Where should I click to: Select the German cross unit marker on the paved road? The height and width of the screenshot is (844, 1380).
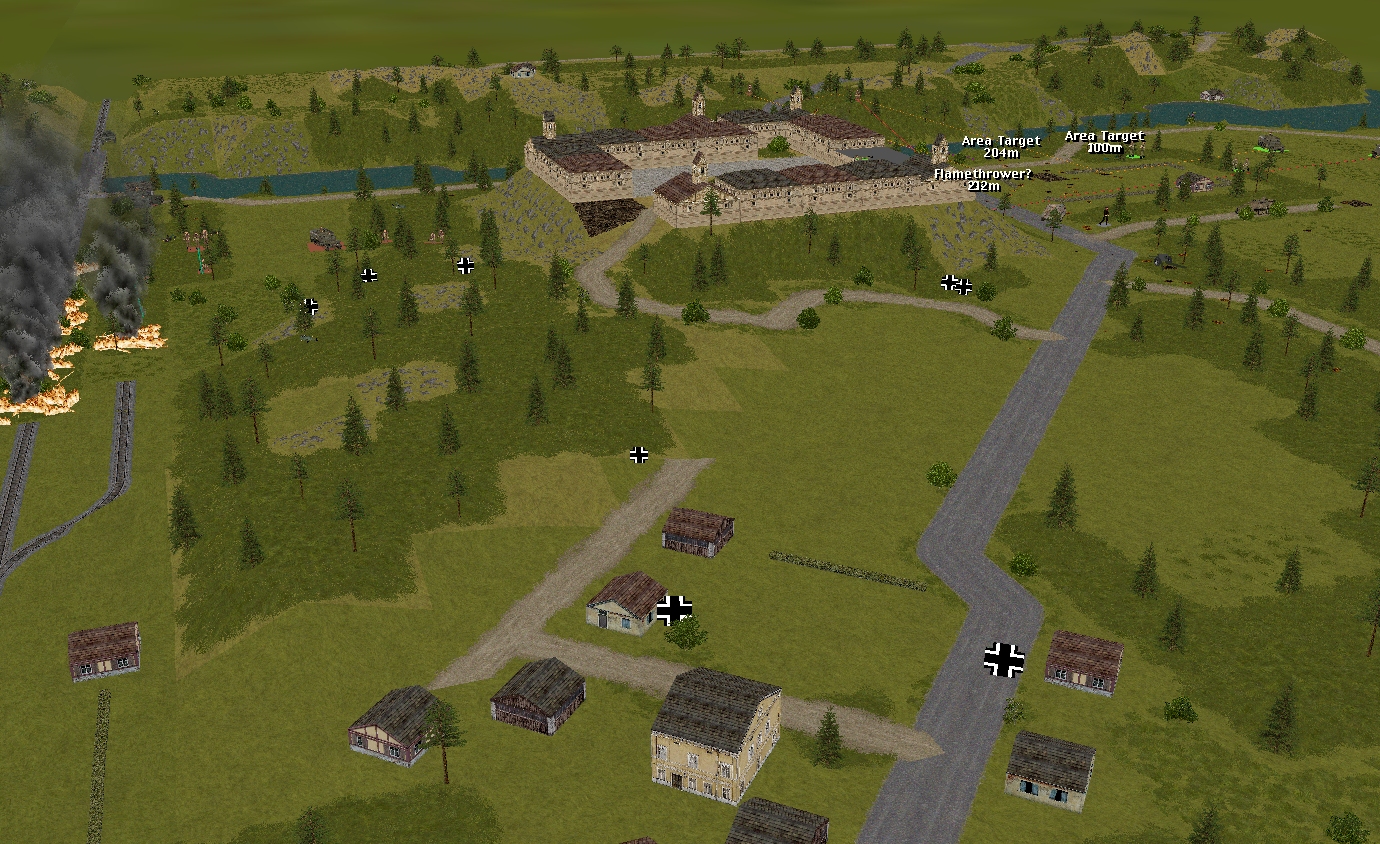[x=1004, y=660]
